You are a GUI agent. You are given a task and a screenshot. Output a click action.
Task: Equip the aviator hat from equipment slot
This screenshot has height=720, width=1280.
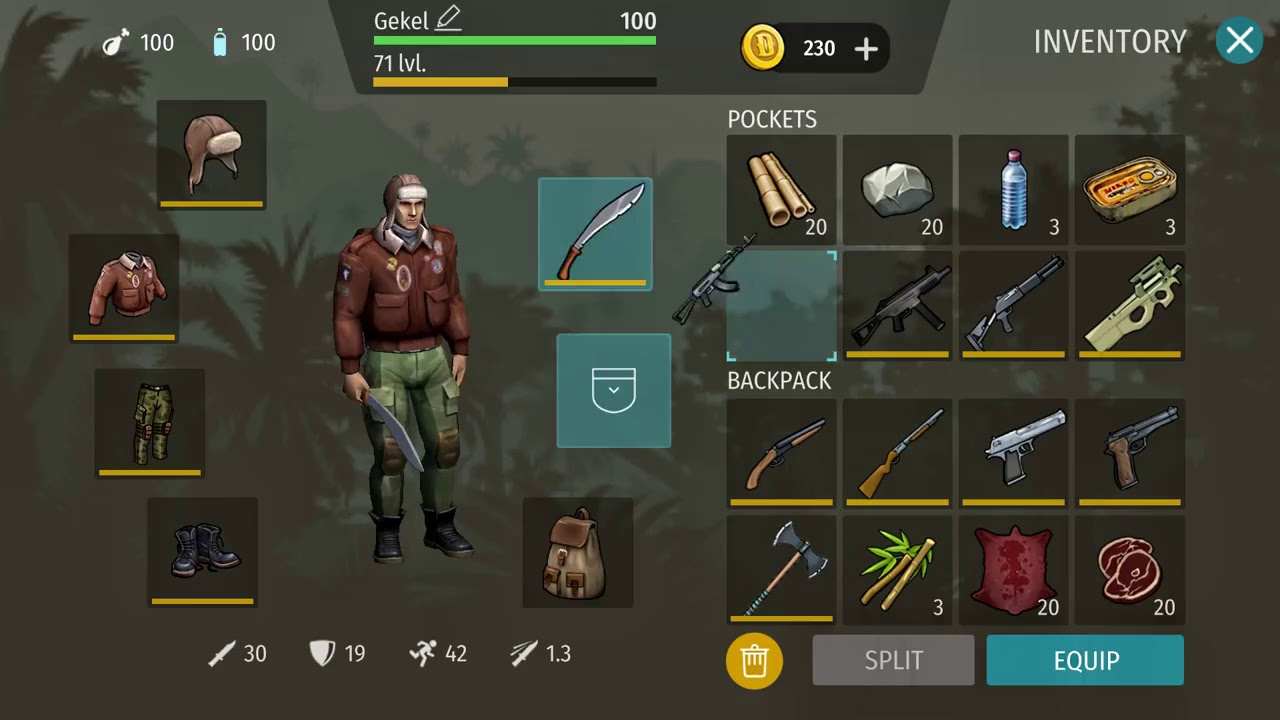tap(211, 152)
